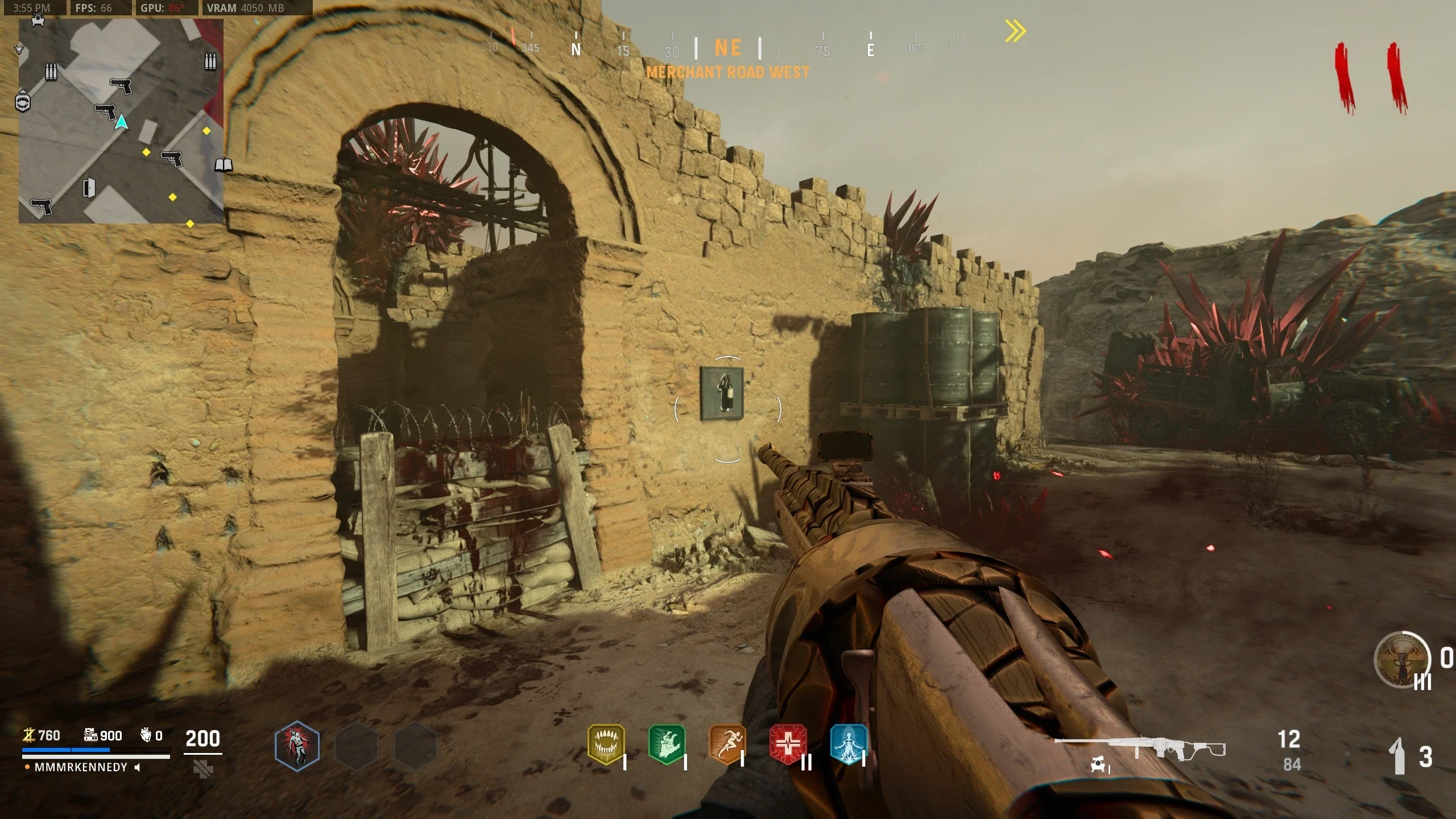Select the equipped rifle weapon icon

point(1140,748)
